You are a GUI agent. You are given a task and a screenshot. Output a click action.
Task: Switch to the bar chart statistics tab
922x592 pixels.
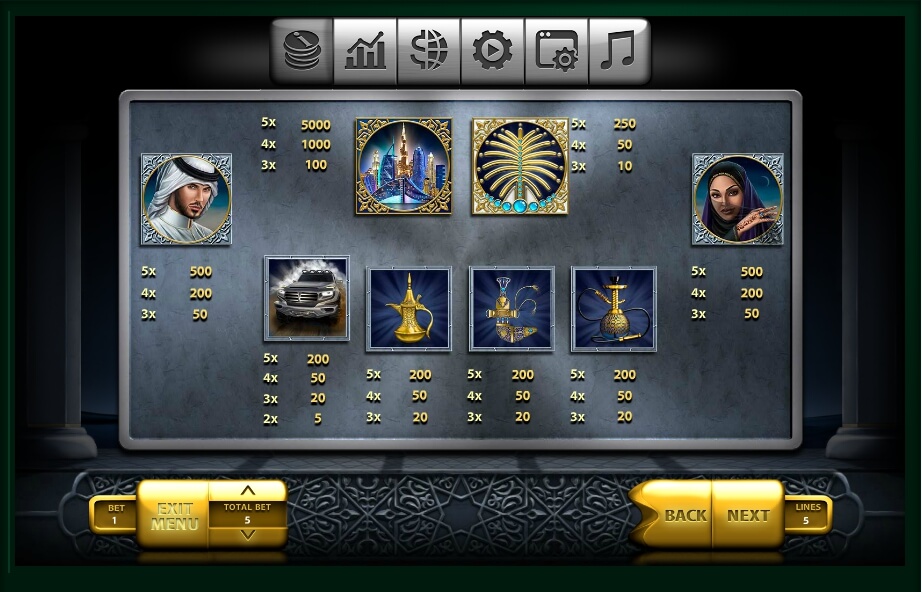pos(365,51)
